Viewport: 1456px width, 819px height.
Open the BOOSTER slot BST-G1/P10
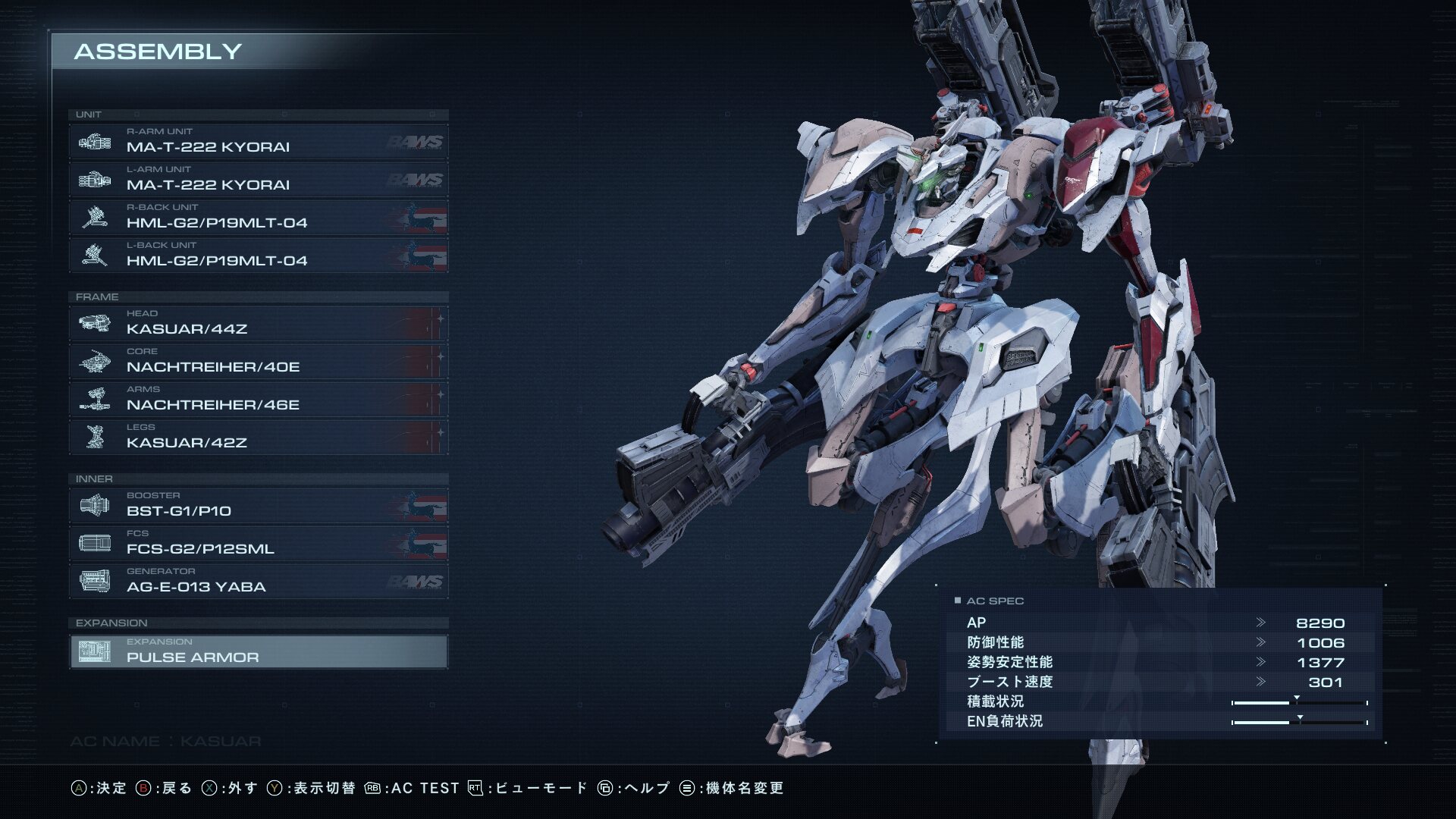pyautogui.click(x=258, y=505)
